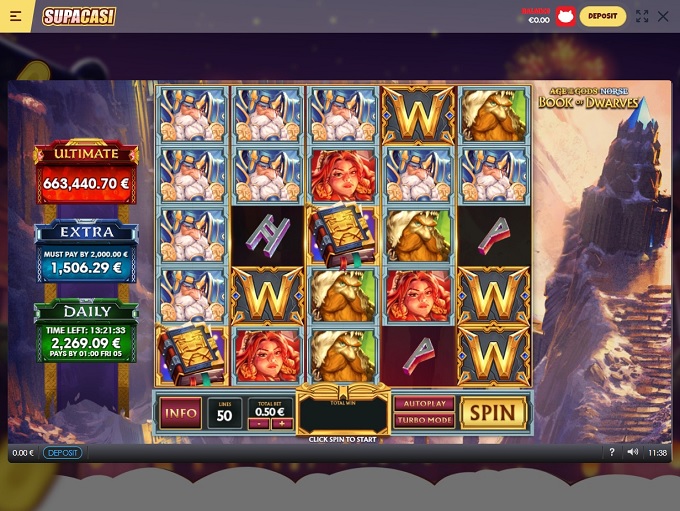Toggle Turbo Mode on

click(424, 420)
